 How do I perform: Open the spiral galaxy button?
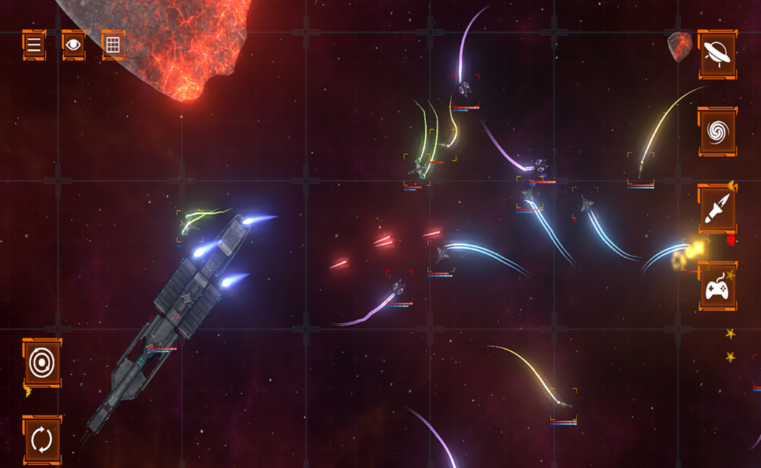click(717, 131)
